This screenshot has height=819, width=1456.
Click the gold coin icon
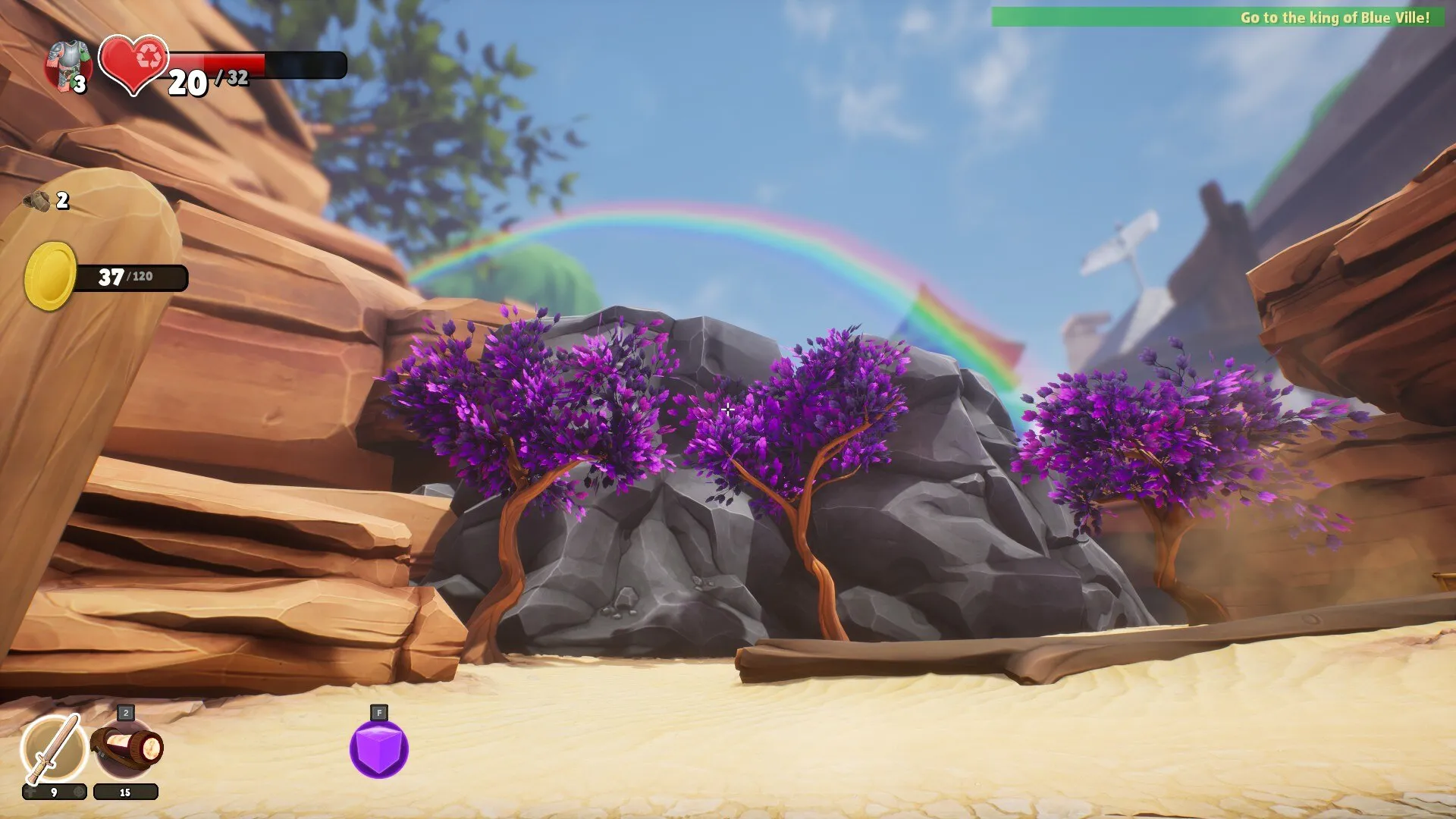point(50,276)
